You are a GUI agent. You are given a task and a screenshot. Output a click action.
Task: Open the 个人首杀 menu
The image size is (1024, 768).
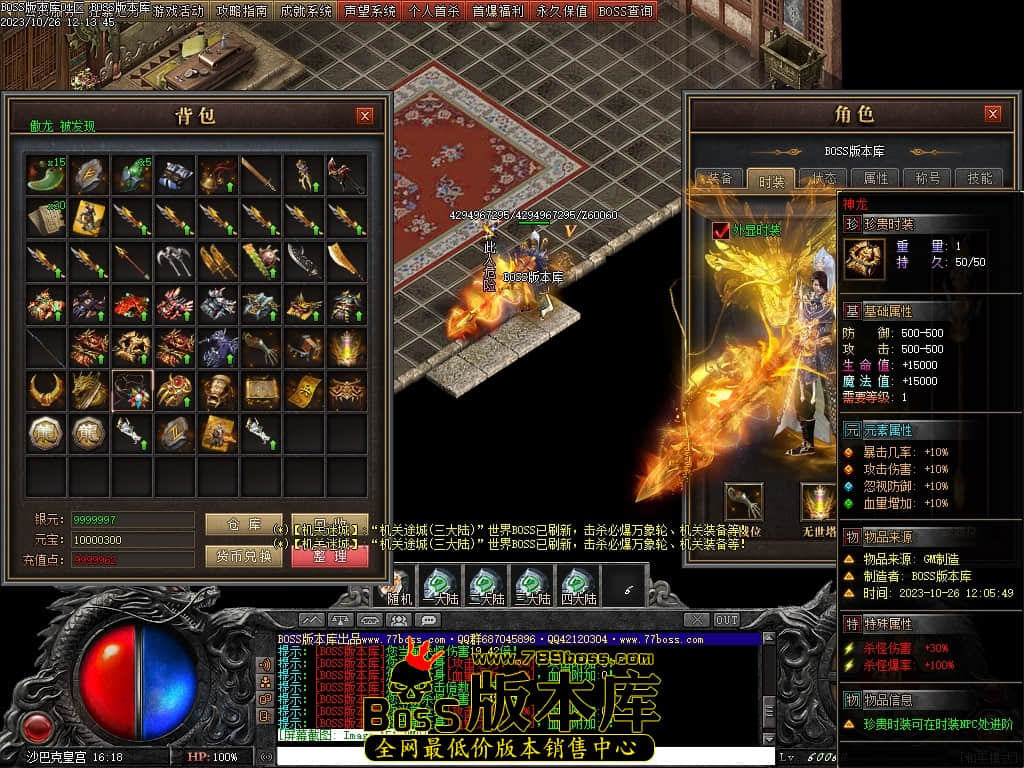click(x=434, y=12)
